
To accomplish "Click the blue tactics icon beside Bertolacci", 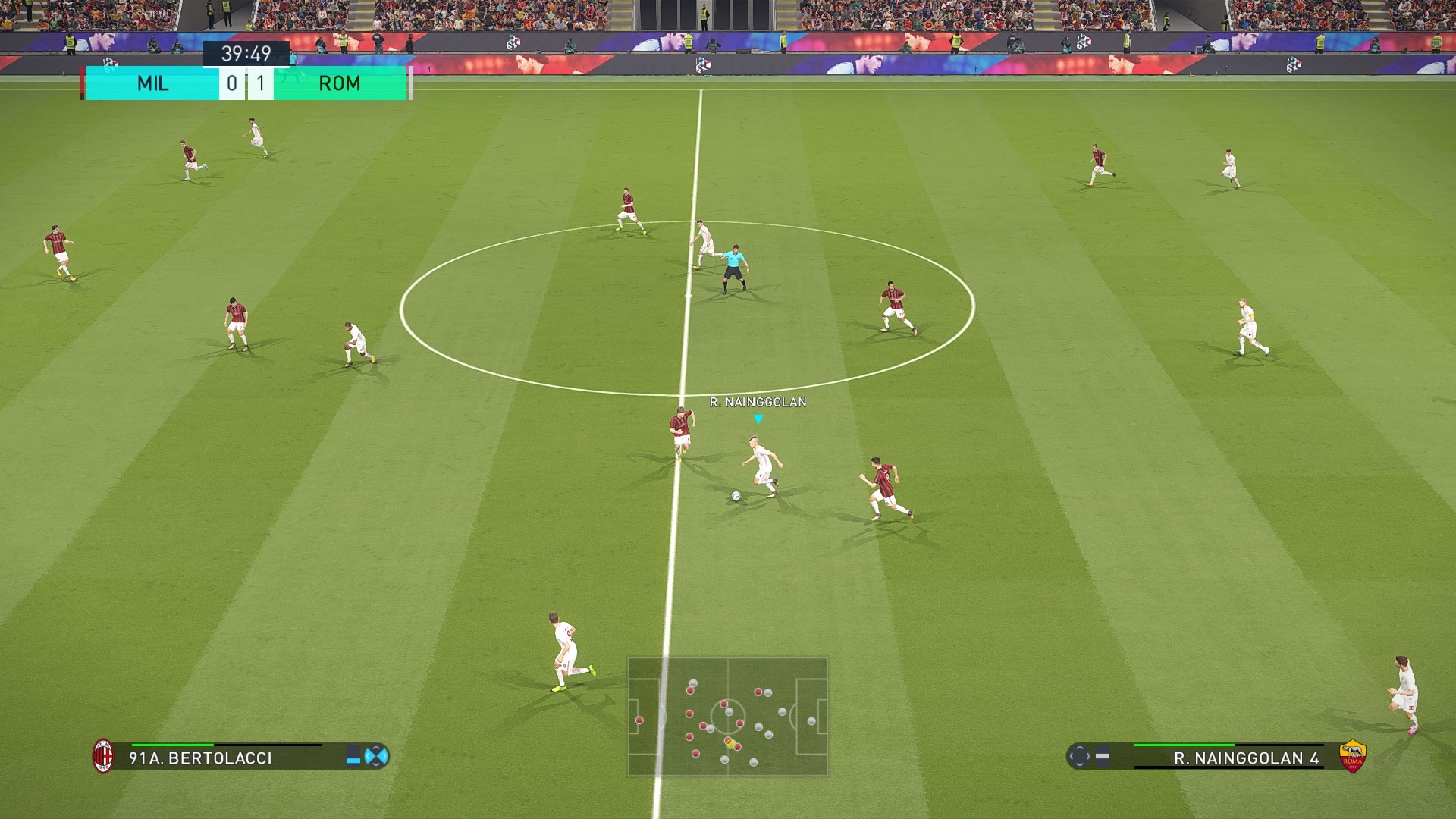I will coord(376,756).
